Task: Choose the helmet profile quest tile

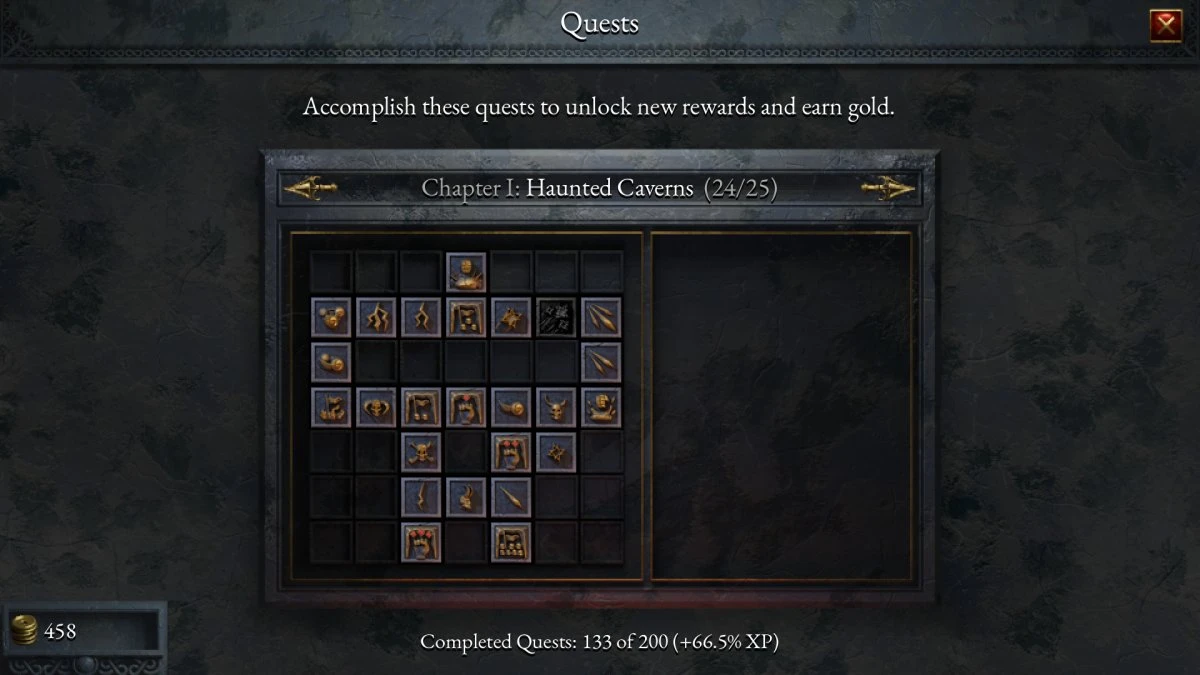Action: tap(466, 497)
